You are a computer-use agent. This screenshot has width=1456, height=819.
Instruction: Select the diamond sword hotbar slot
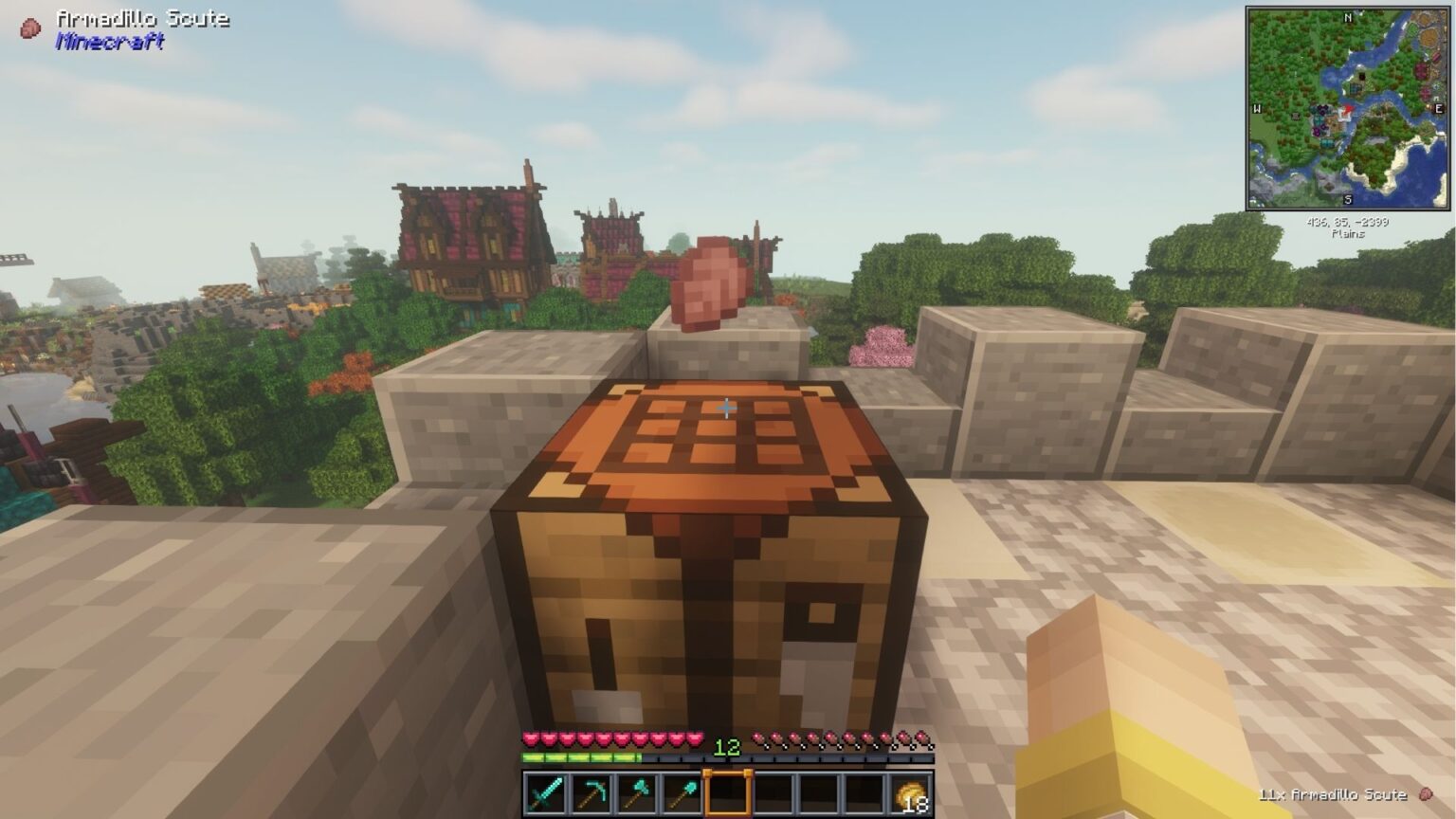[546, 792]
